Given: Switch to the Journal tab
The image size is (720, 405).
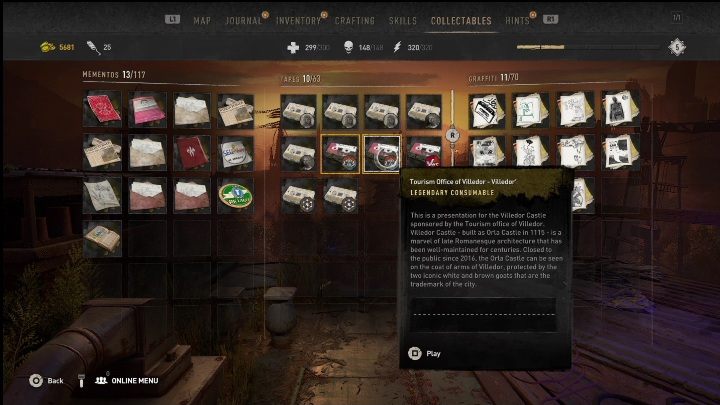Looking at the screenshot, I should tap(243, 20).
